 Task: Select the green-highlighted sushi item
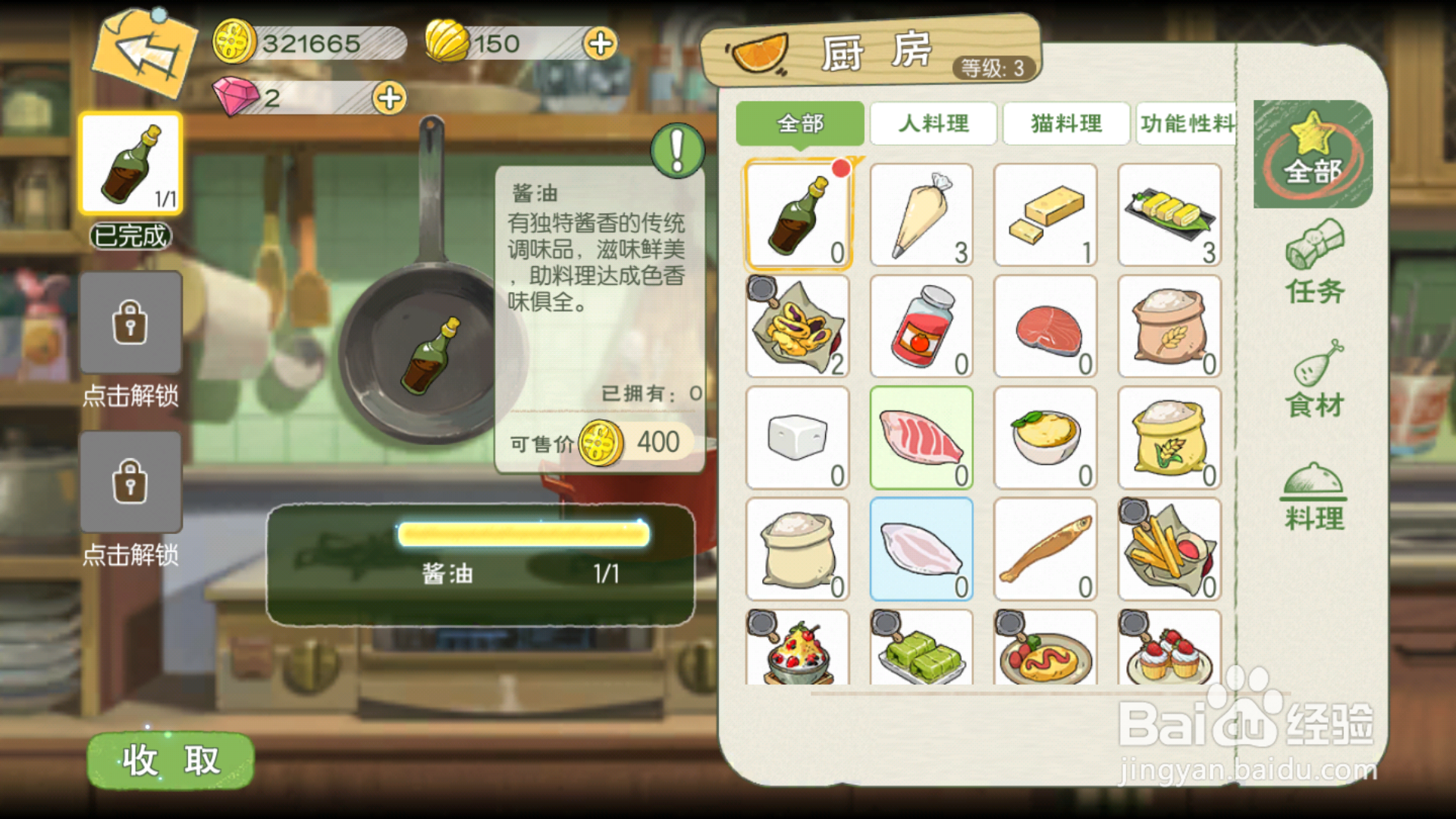(x=921, y=438)
